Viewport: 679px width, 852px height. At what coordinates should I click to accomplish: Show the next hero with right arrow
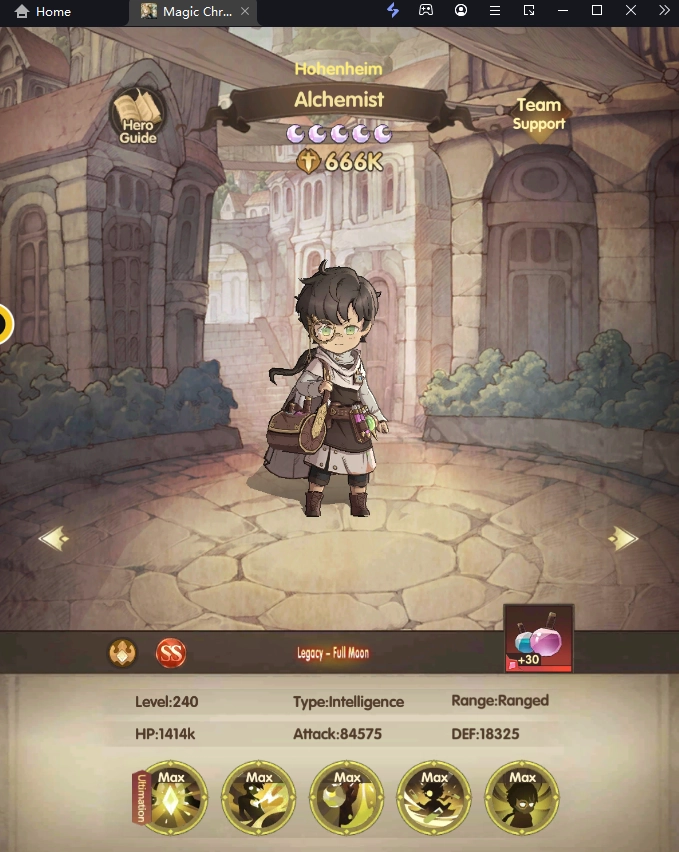click(x=624, y=539)
